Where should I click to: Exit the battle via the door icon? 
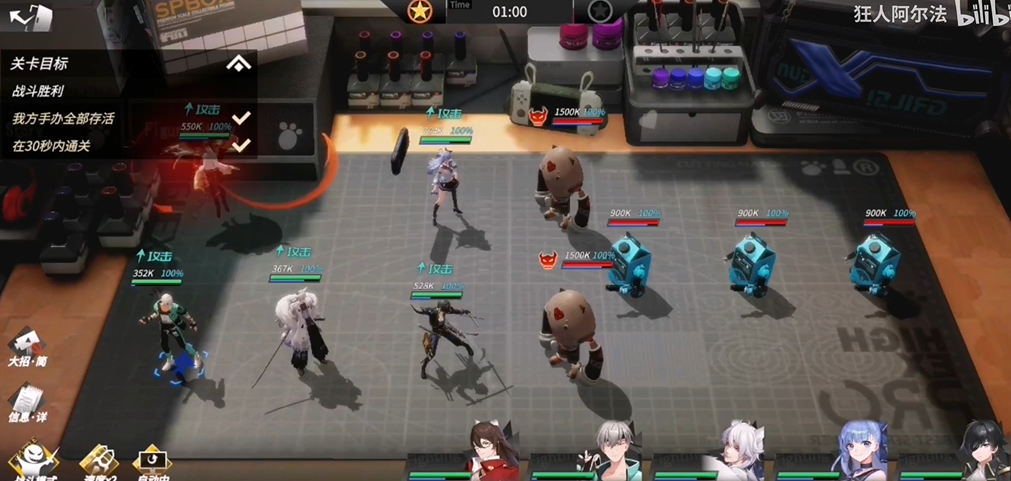point(31,17)
